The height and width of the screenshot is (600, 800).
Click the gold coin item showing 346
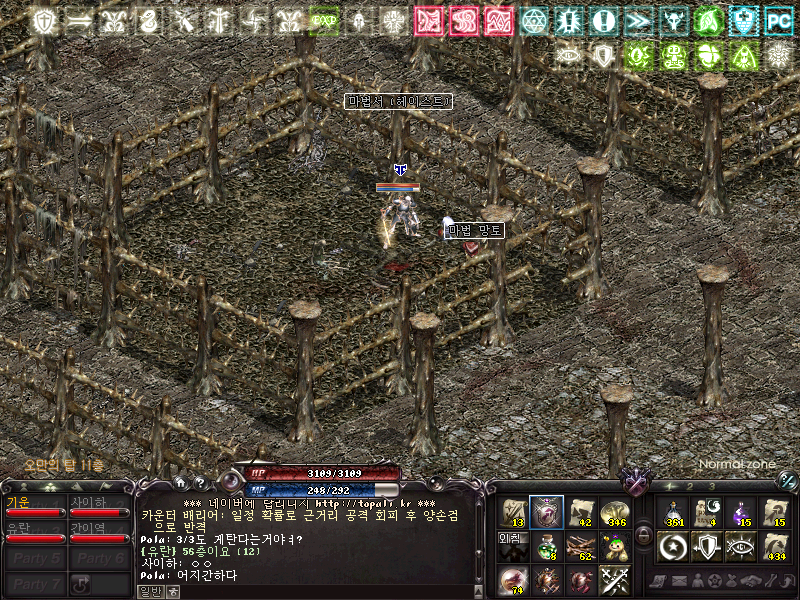[614, 512]
